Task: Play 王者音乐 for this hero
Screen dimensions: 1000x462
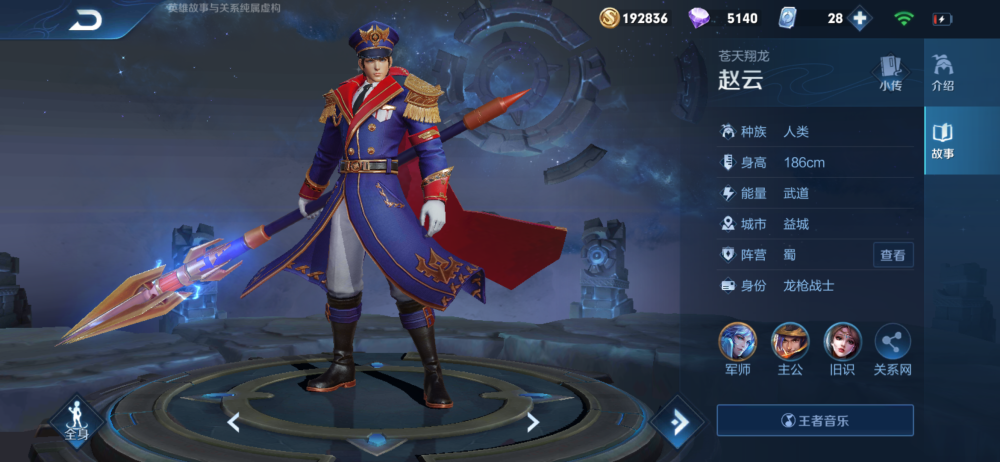Action: [815, 420]
